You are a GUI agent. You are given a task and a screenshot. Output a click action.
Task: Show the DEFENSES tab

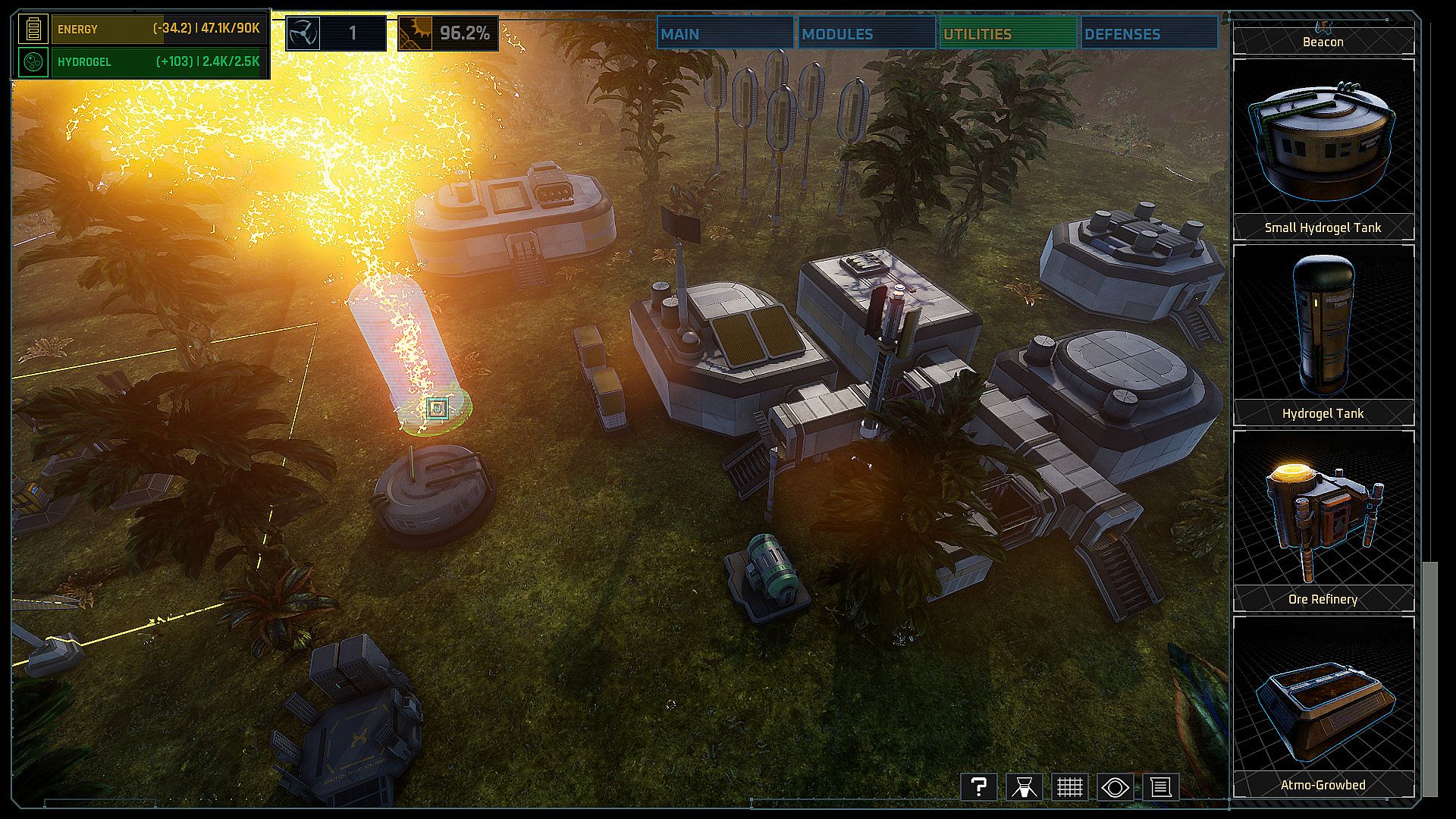coord(1148,34)
